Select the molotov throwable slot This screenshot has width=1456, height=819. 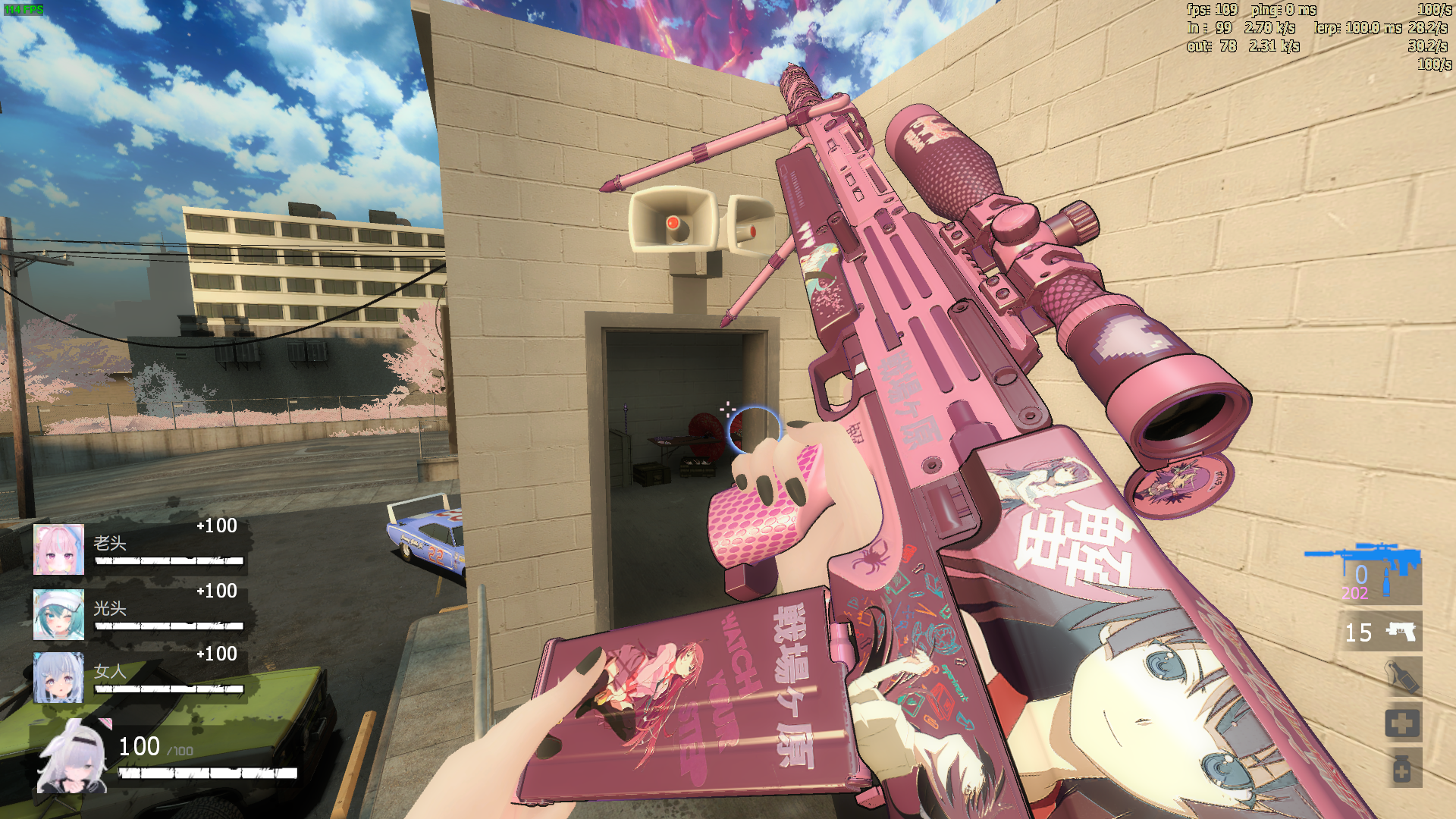(1402, 677)
